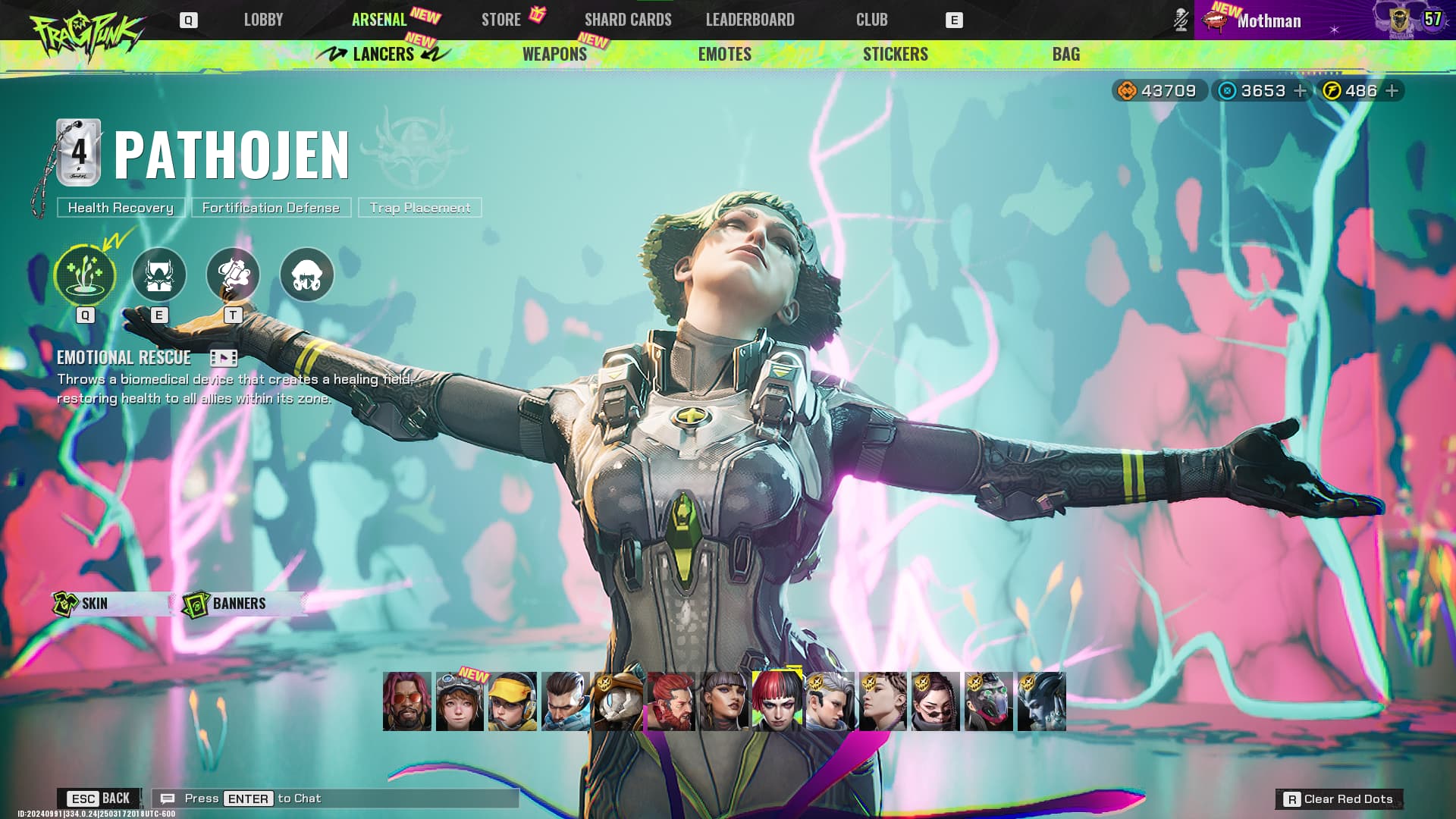Open the Bag sub-tab

tap(1065, 54)
